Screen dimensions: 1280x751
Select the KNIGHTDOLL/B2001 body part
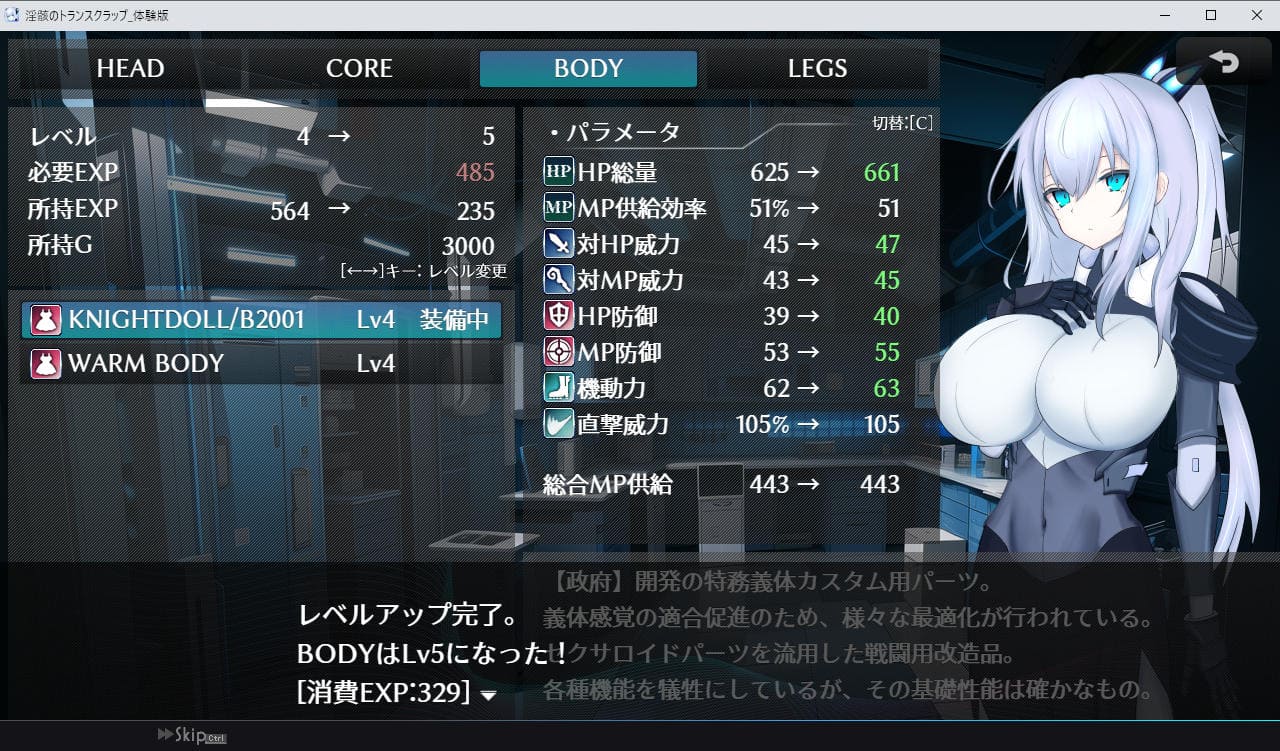point(262,320)
